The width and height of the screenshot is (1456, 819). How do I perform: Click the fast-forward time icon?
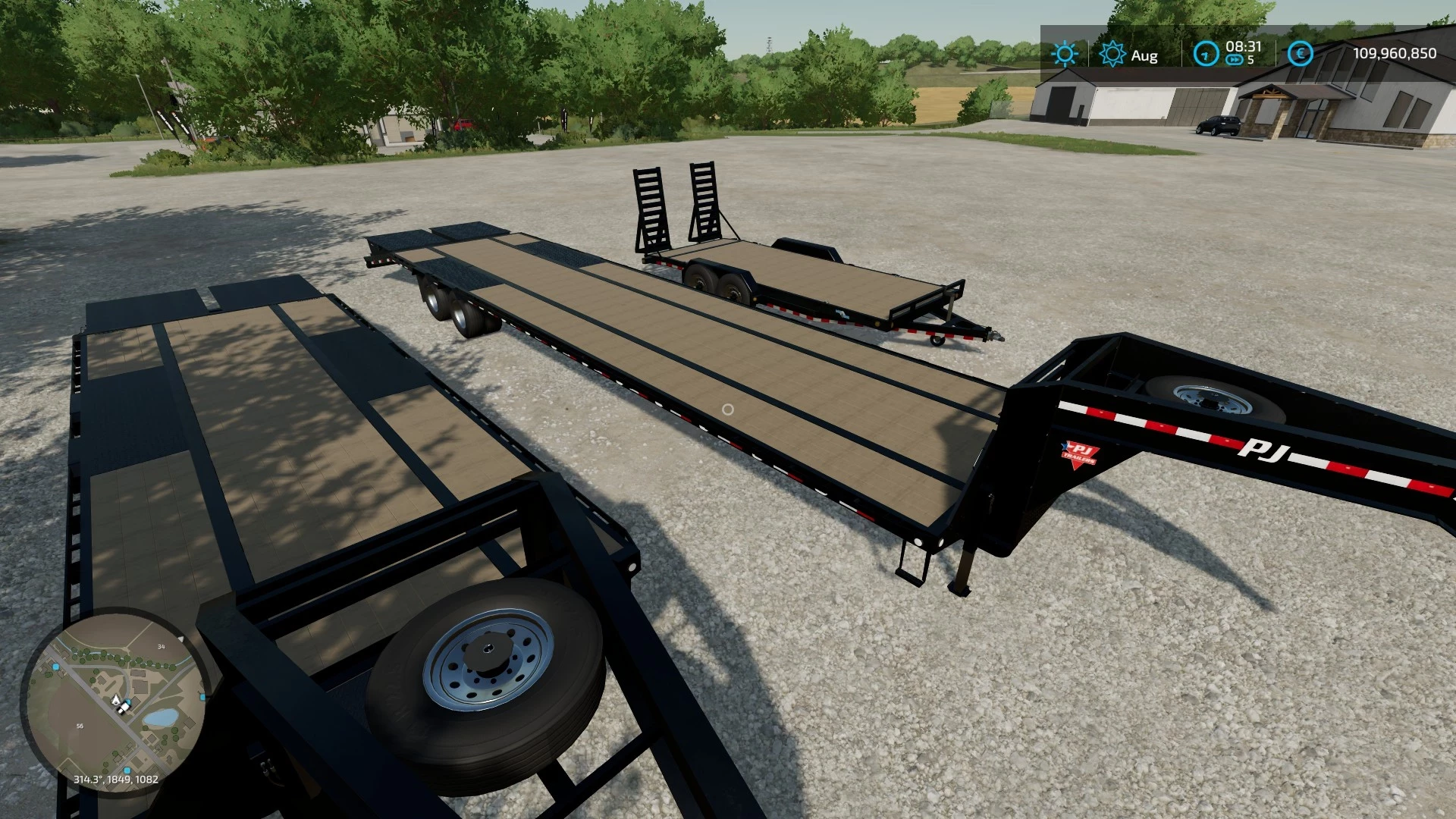click(x=1235, y=59)
